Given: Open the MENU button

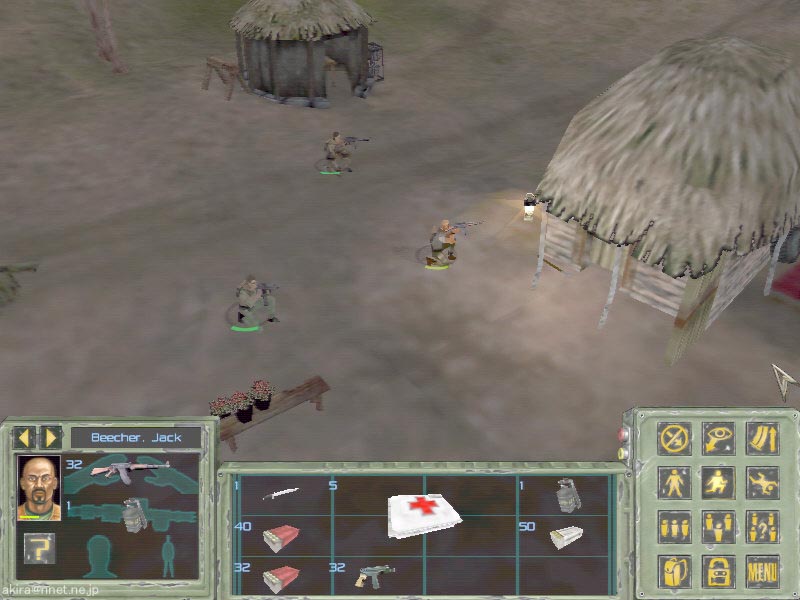Looking at the screenshot, I should pos(762,571).
